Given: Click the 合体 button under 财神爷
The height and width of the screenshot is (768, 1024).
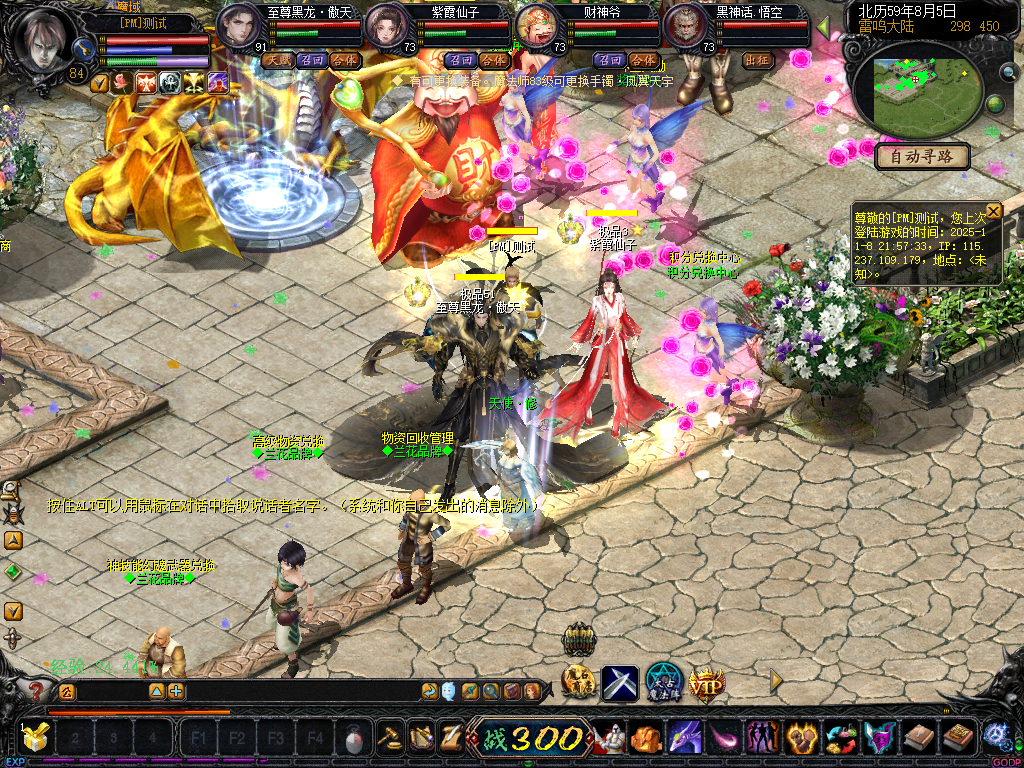Looking at the screenshot, I should tap(643, 60).
